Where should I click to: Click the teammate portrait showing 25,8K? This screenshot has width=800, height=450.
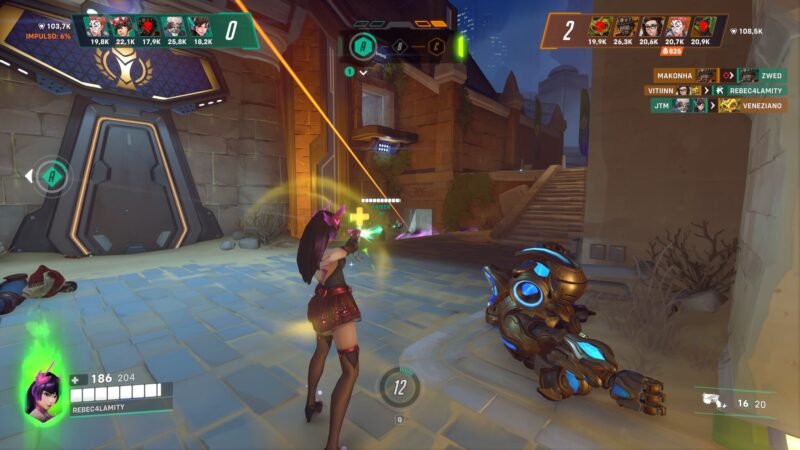tap(174, 26)
